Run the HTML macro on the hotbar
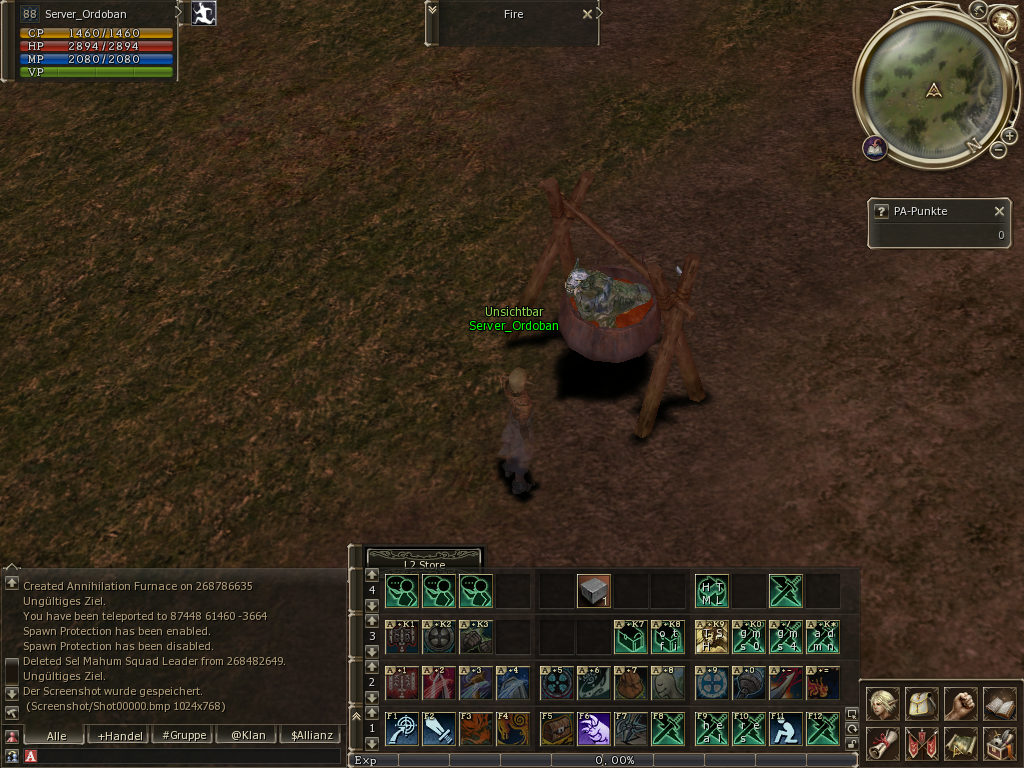Screen dimensions: 1024x768 coord(711,591)
